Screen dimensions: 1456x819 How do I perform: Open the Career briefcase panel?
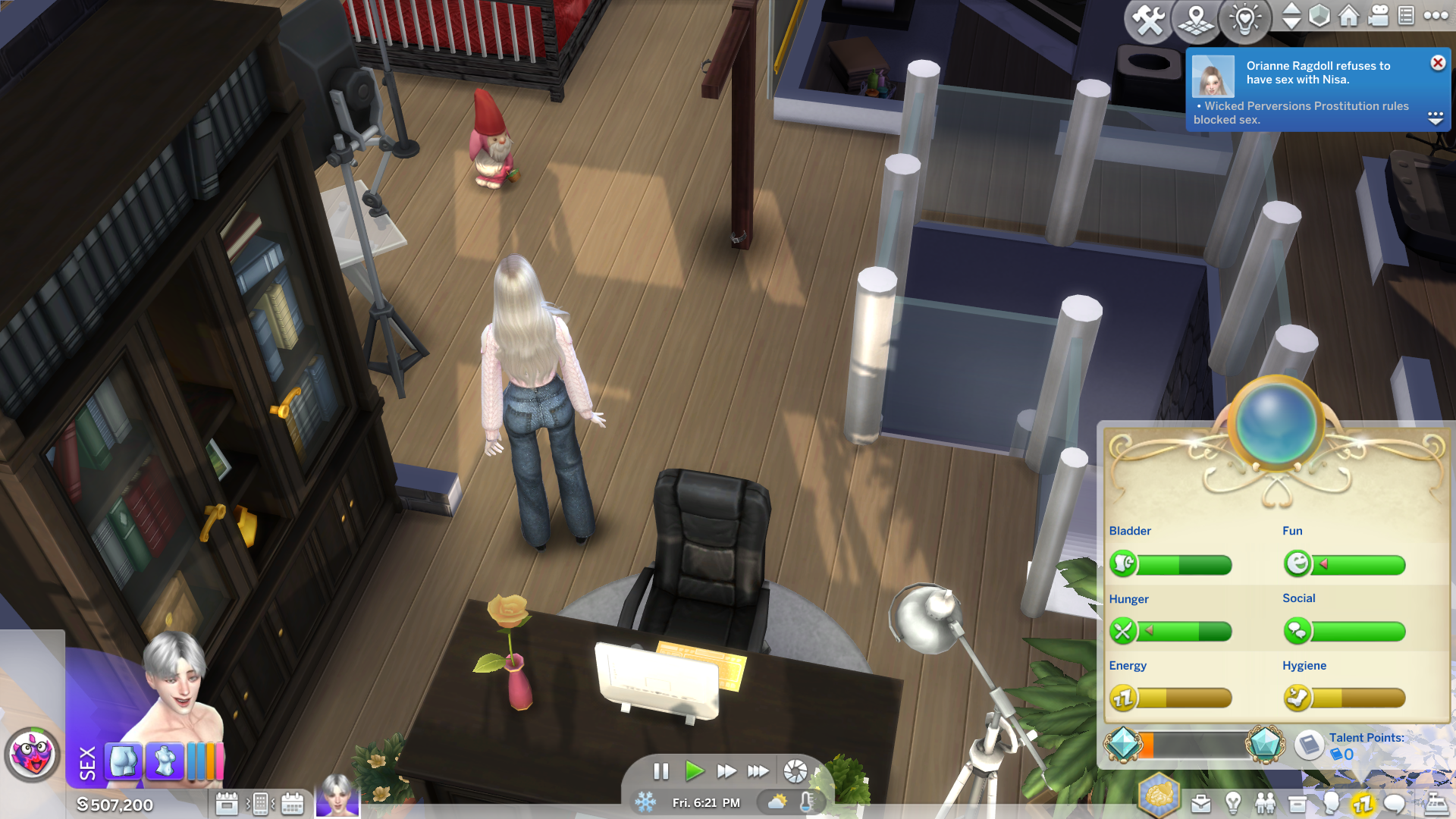pos(1201,804)
